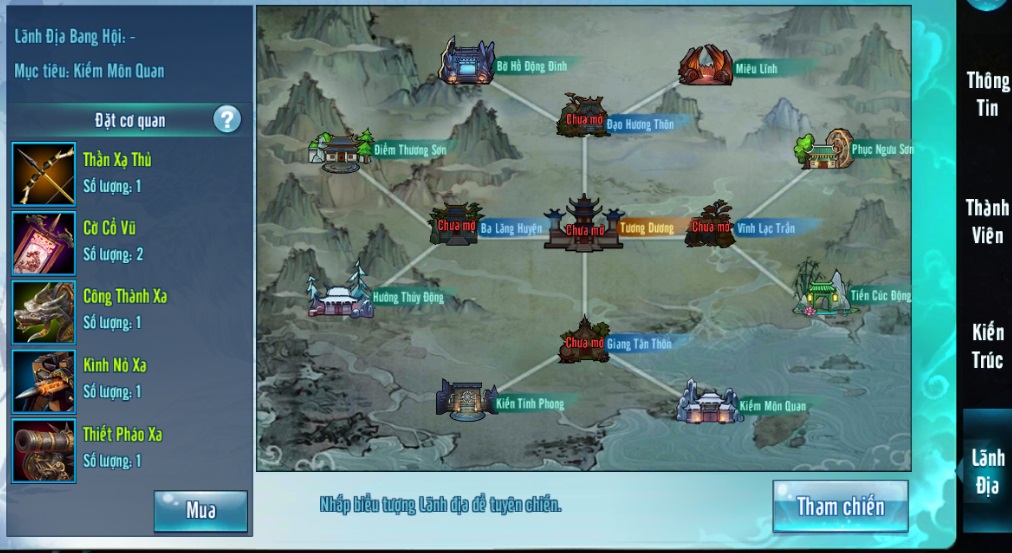Switch to the Kiến Trúc tab

click(986, 346)
